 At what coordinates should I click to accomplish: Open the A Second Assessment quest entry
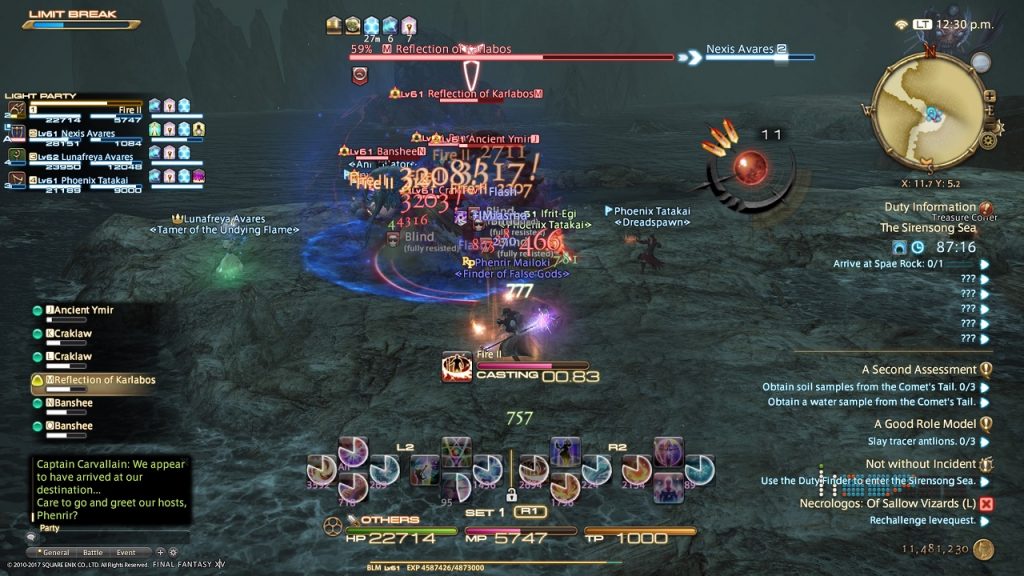(919, 369)
